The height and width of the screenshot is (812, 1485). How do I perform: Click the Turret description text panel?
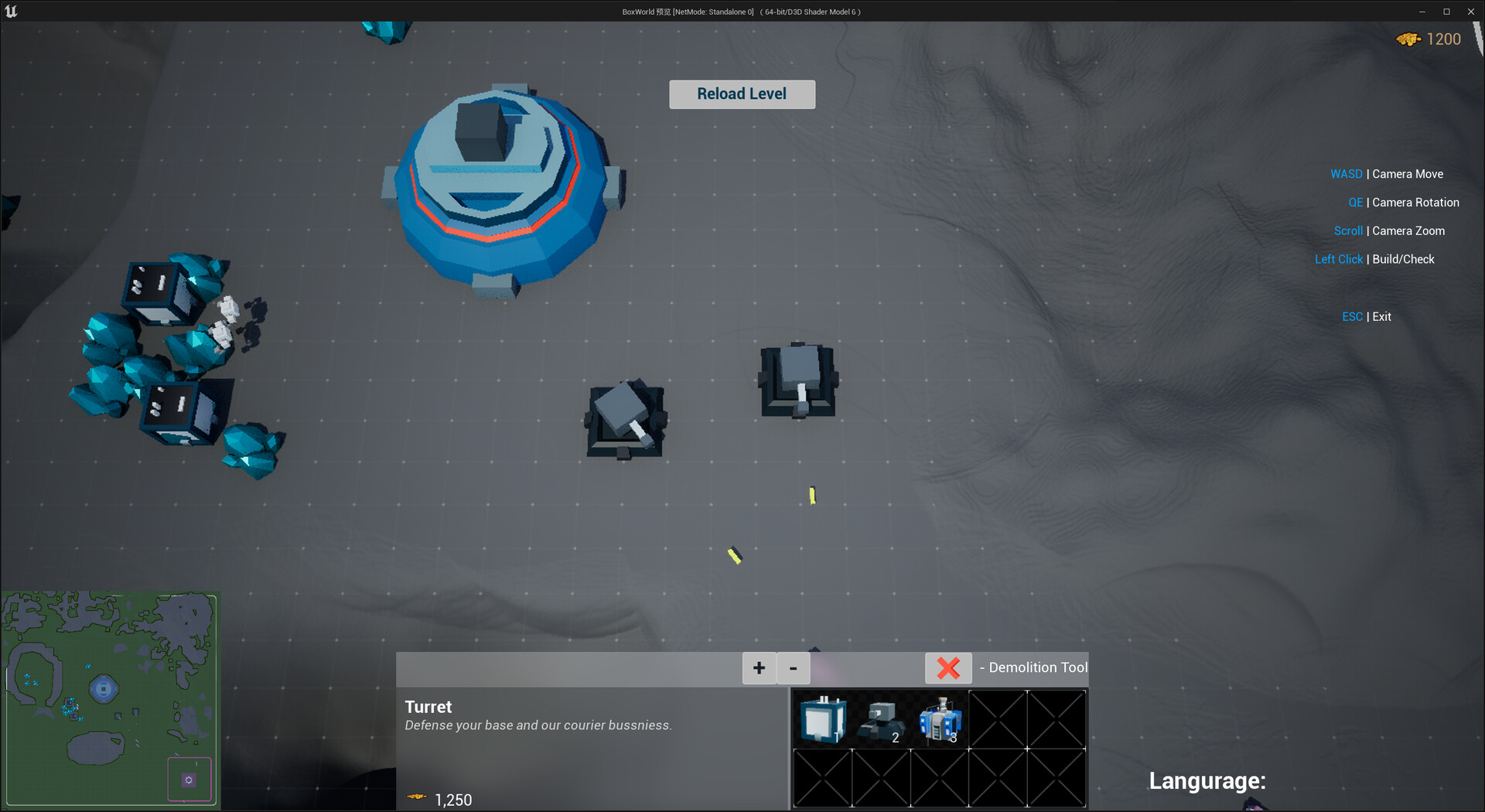coord(538,725)
